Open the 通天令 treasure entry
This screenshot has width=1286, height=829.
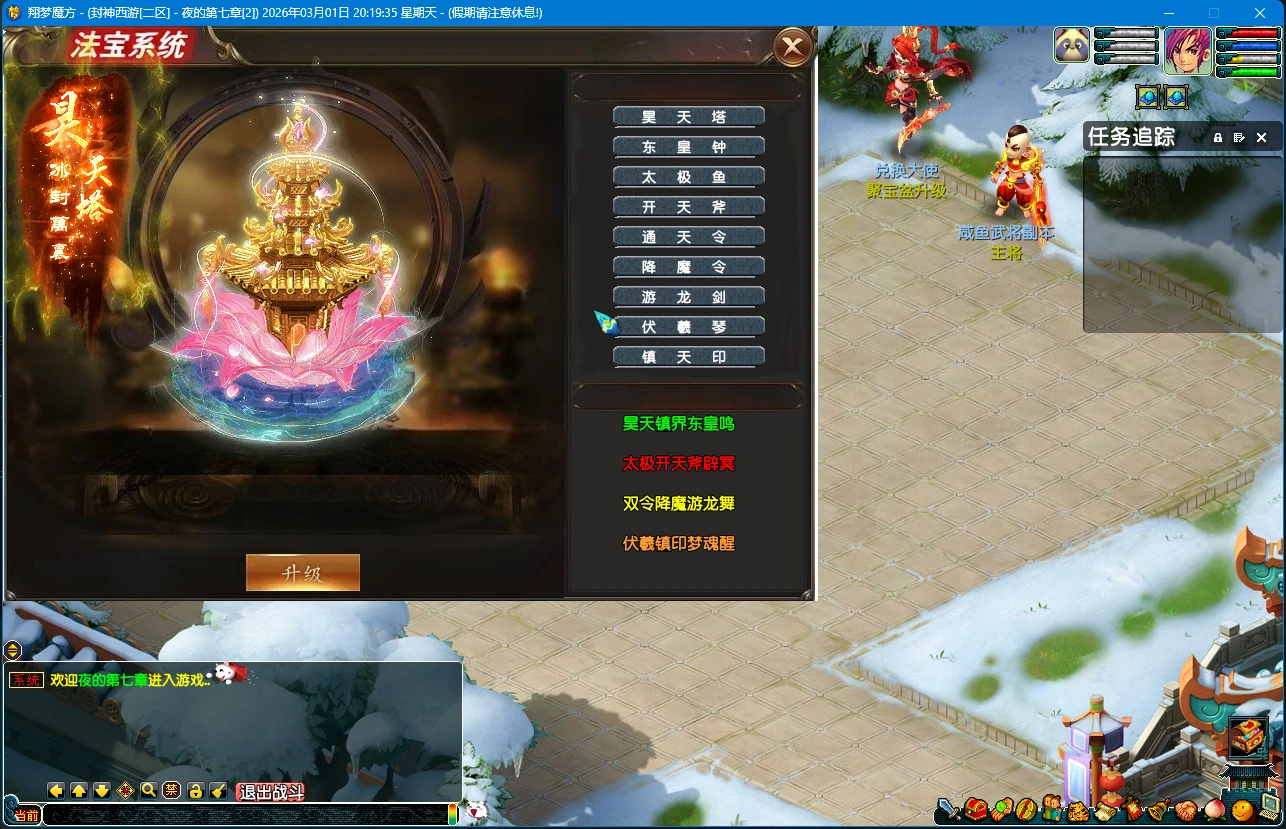[688, 237]
